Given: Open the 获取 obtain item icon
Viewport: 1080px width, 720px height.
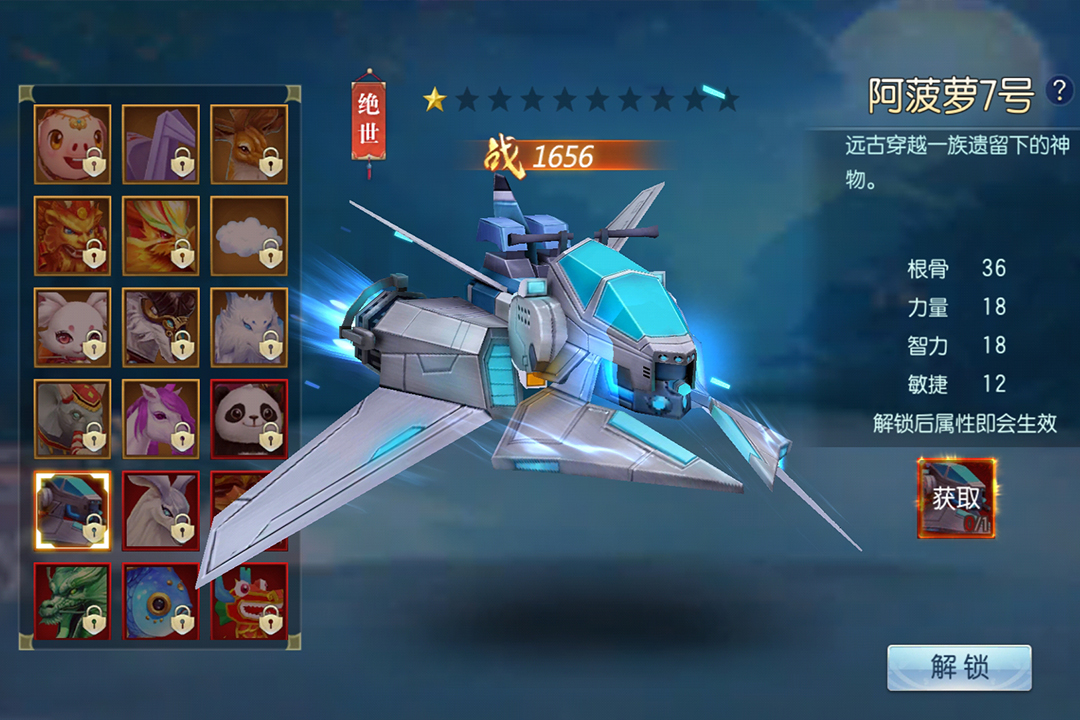Looking at the screenshot, I should coord(957,498).
